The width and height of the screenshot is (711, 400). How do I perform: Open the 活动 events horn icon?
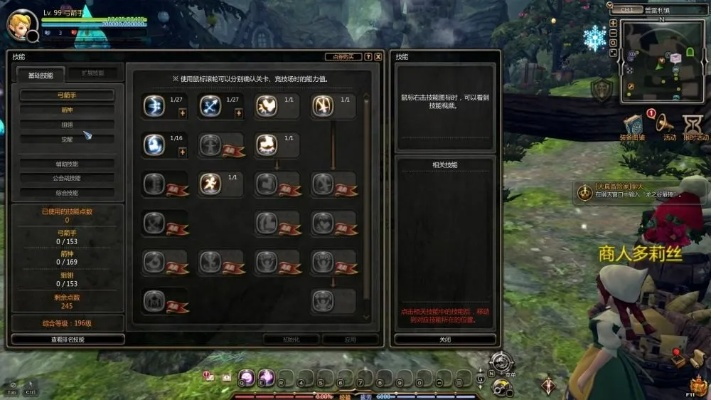pyautogui.click(x=666, y=123)
